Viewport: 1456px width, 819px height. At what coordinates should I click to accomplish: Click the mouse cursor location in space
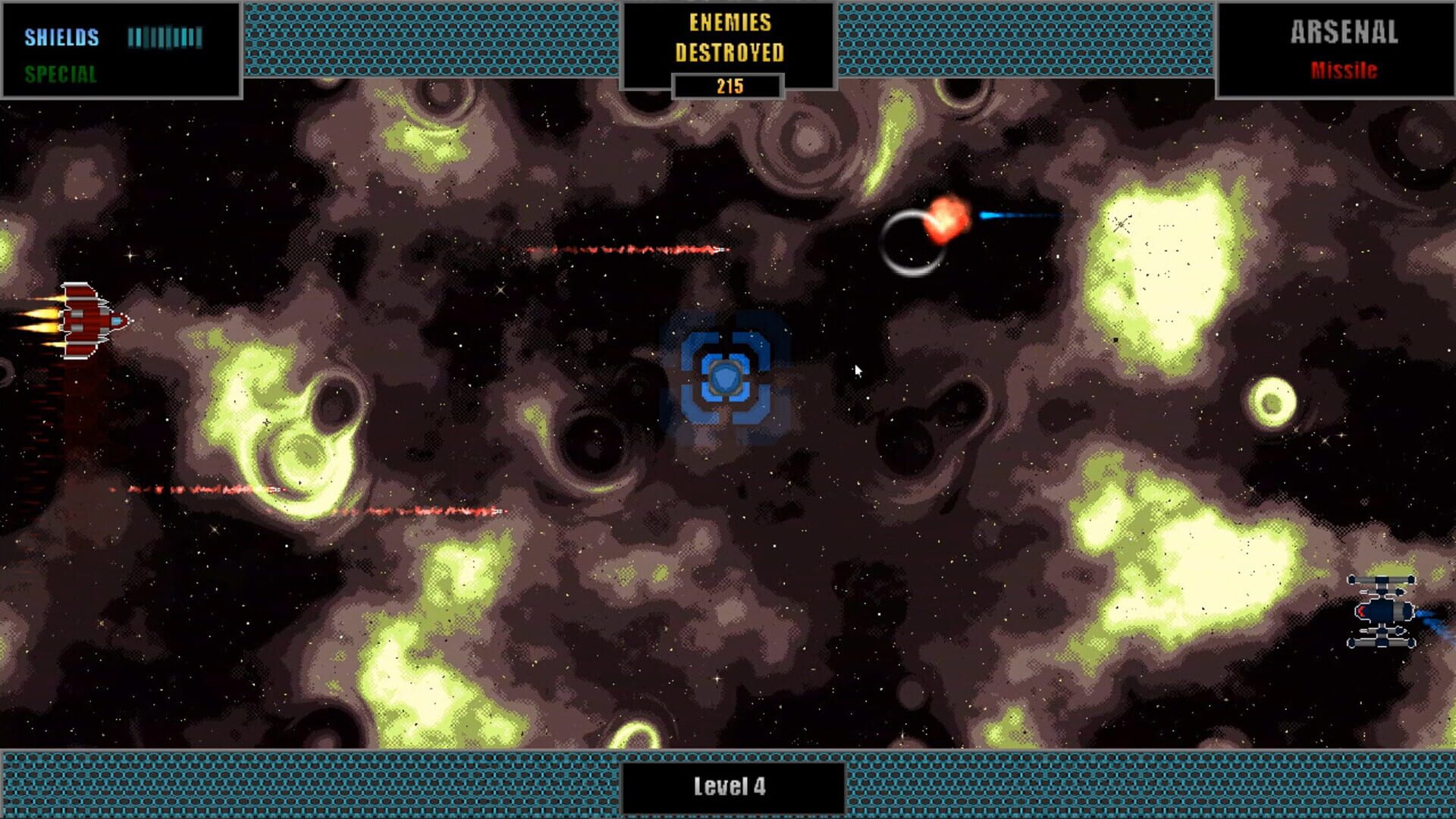coord(858,369)
